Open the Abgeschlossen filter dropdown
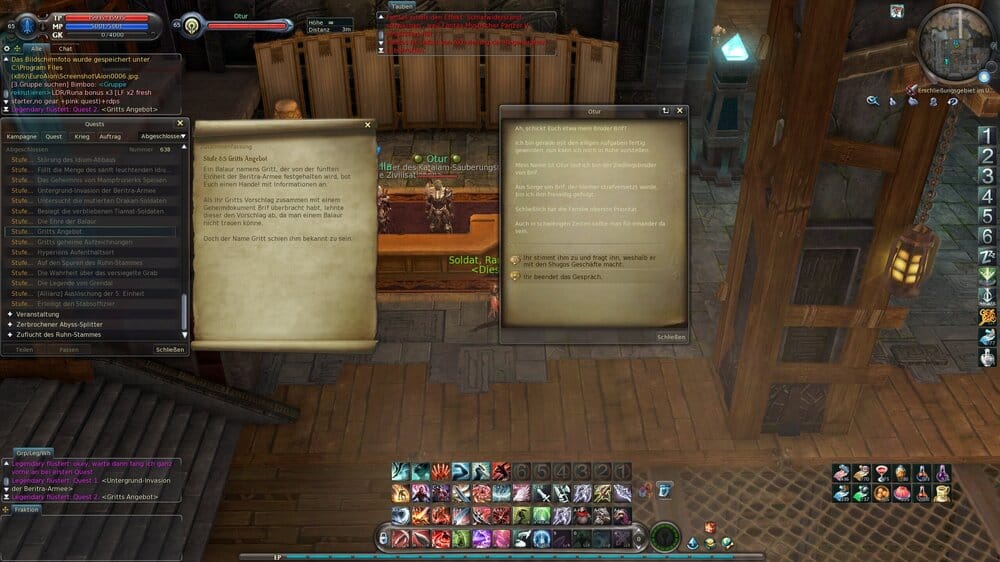This screenshot has height=562, width=1000. tap(163, 136)
